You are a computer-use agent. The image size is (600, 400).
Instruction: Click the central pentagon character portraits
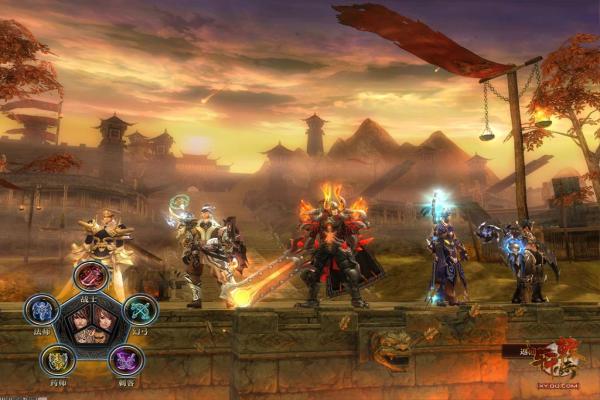click(x=91, y=328)
